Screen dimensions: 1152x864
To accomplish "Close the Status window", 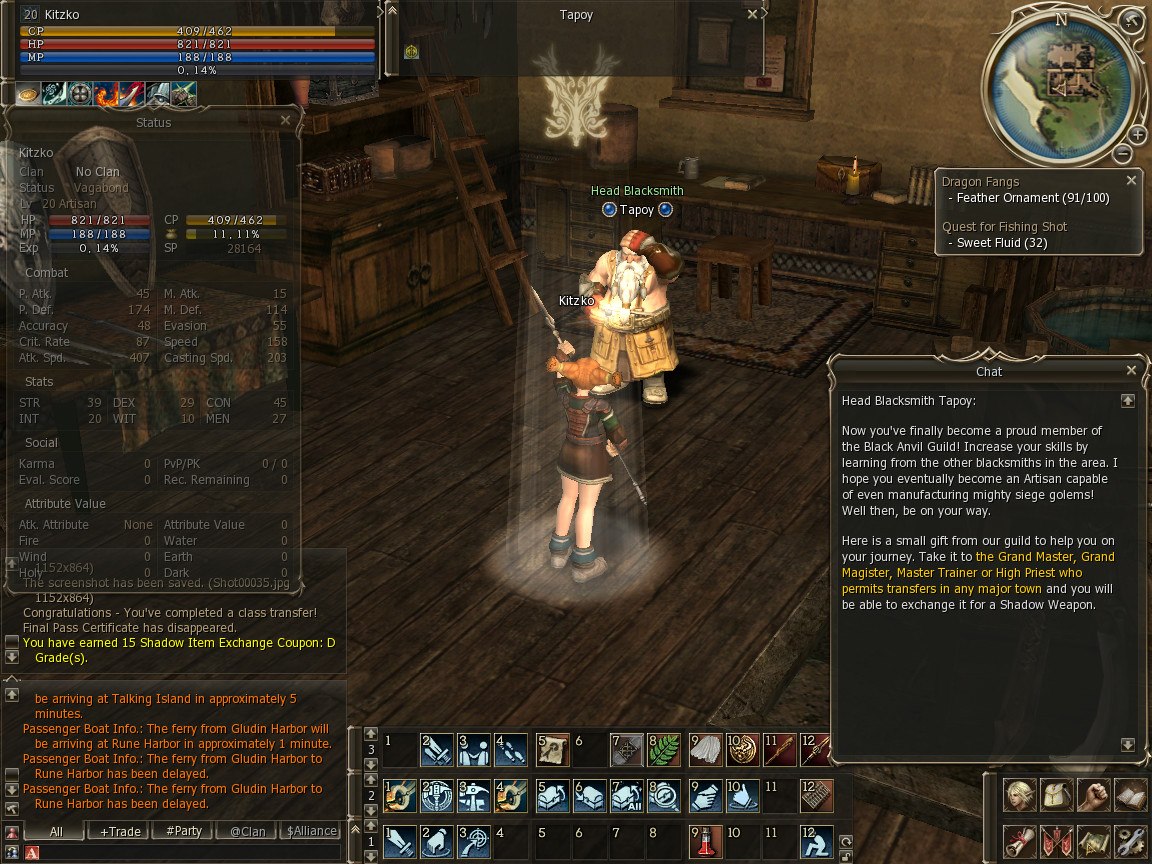I will 285,120.
